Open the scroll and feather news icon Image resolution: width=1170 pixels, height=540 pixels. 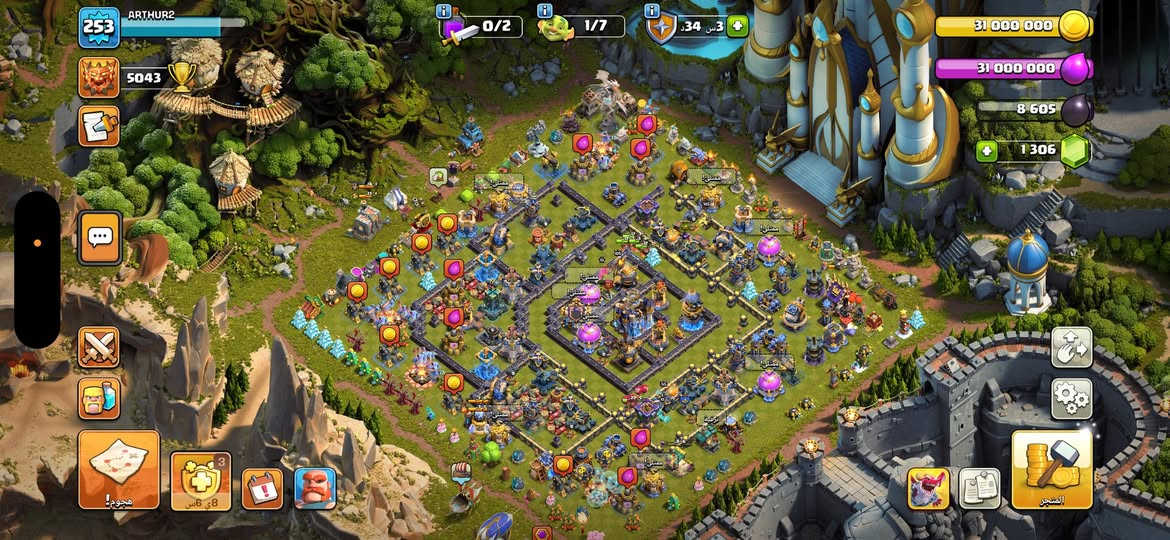pos(98,126)
